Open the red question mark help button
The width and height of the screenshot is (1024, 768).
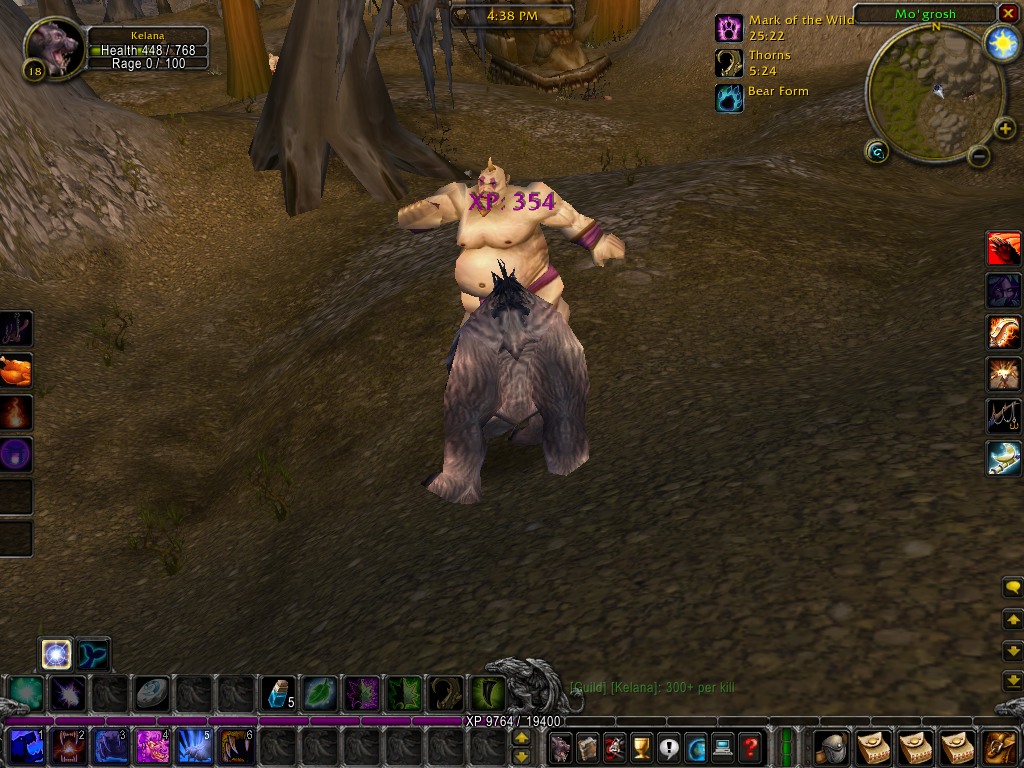coord(750,746)
